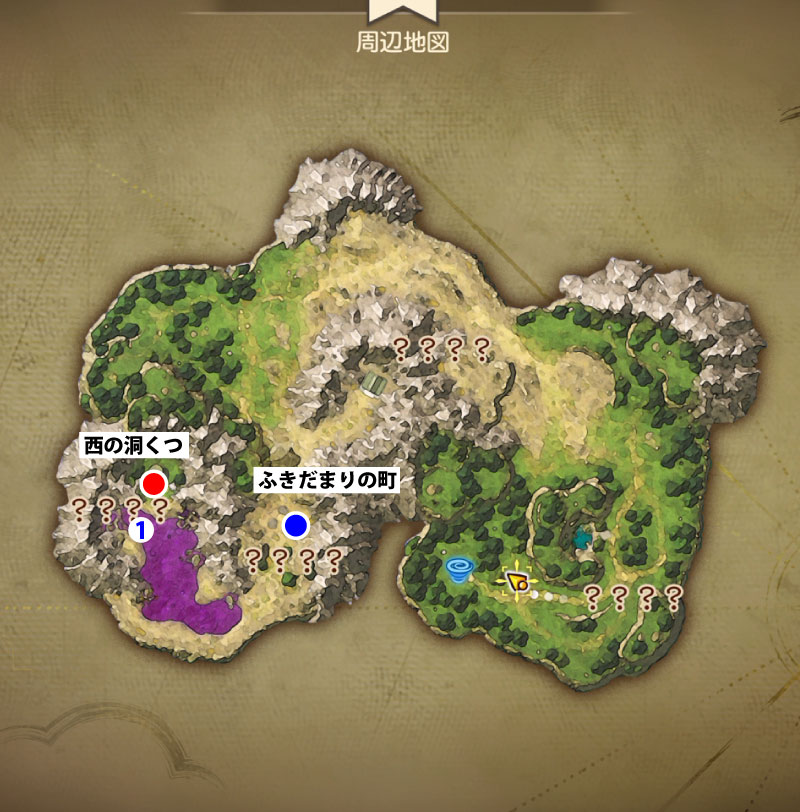Select the blue ふきだまりの町 map marker
The height and width of the screenshot is (812, 800).
pyautogui.click(x=295, y=524)
